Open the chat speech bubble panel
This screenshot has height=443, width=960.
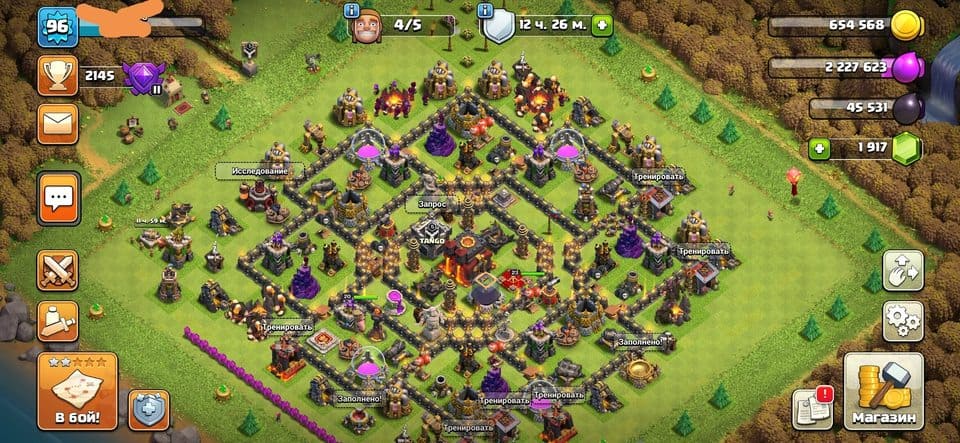pyautogui.click(x=57, y=198)
